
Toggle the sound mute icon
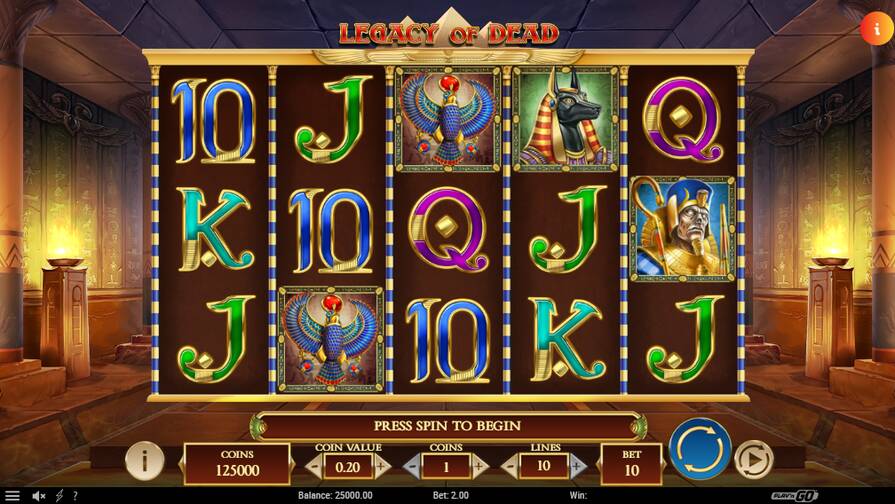[39, 495]
